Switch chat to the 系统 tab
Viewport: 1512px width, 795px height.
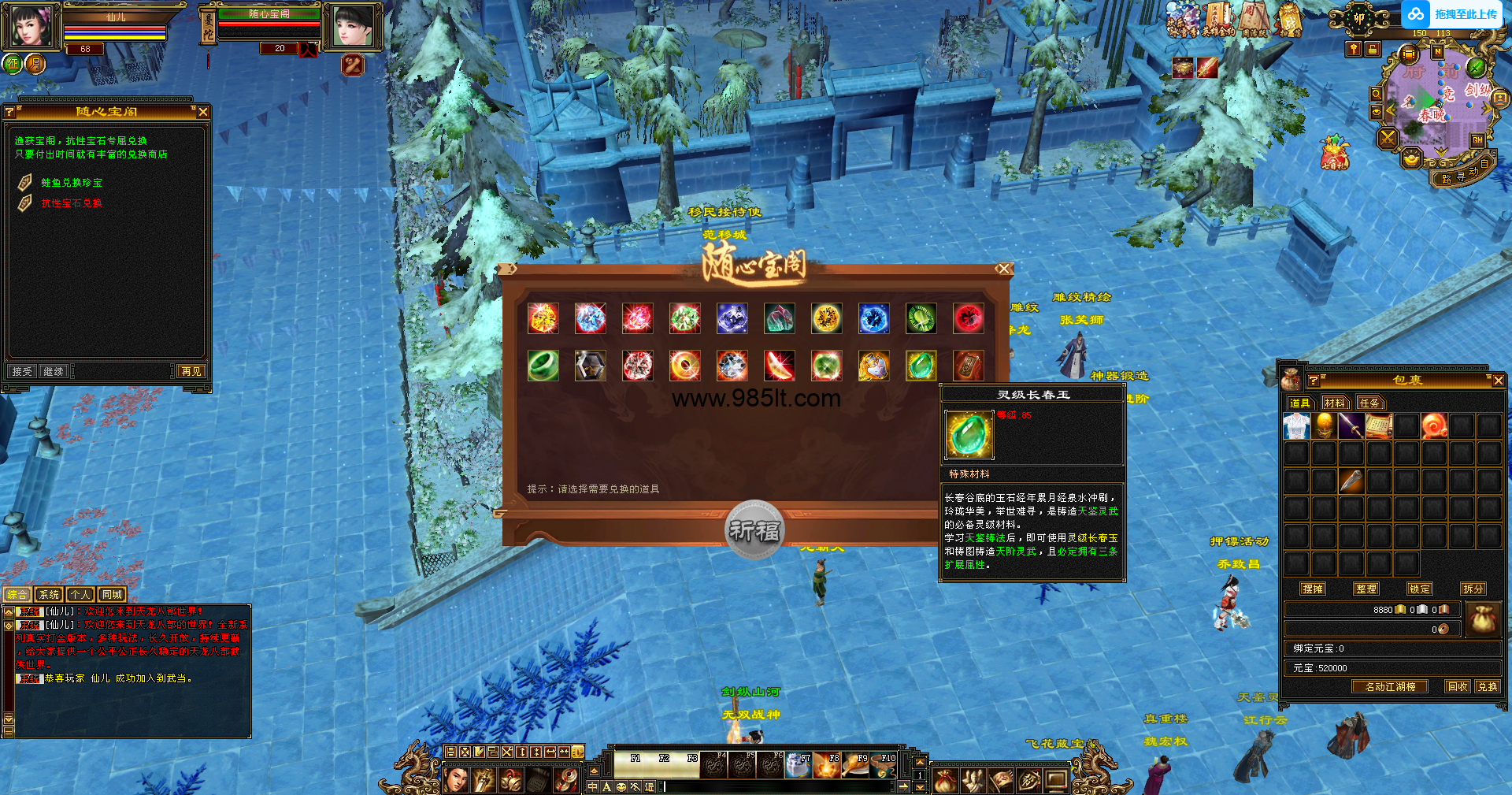[49, 595]
